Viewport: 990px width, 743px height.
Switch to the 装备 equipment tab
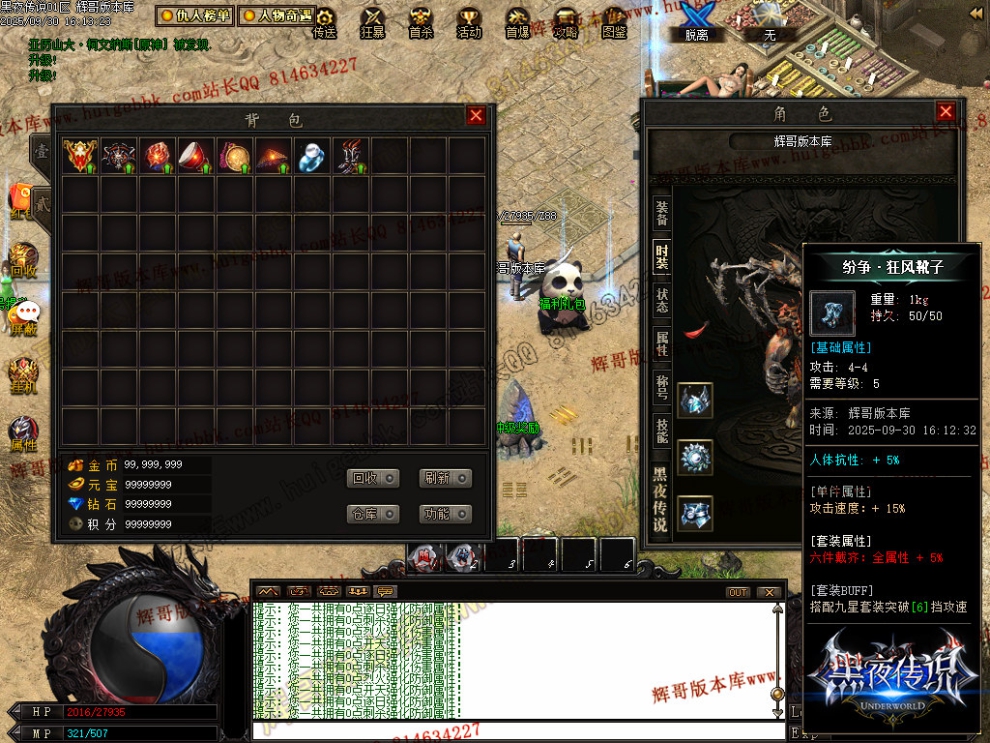pos(661,212)
